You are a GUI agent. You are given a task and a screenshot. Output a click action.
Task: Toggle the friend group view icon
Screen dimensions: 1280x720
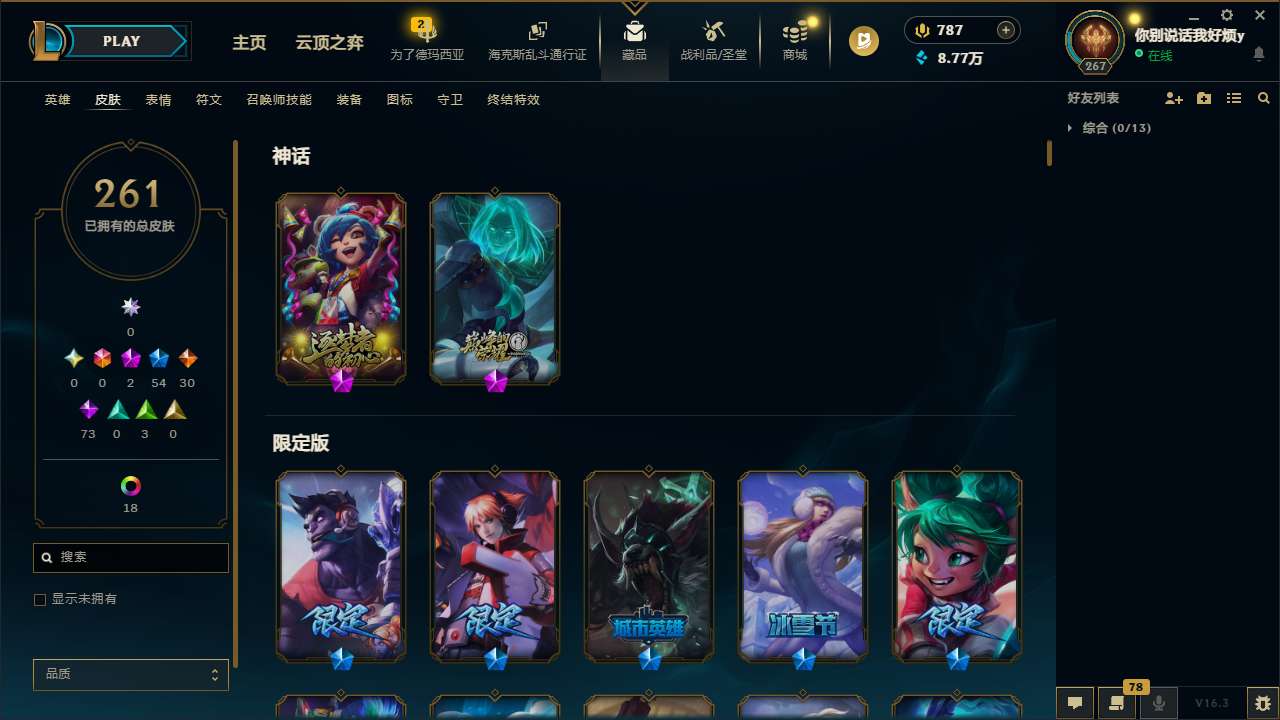[x=1234, y=98]
